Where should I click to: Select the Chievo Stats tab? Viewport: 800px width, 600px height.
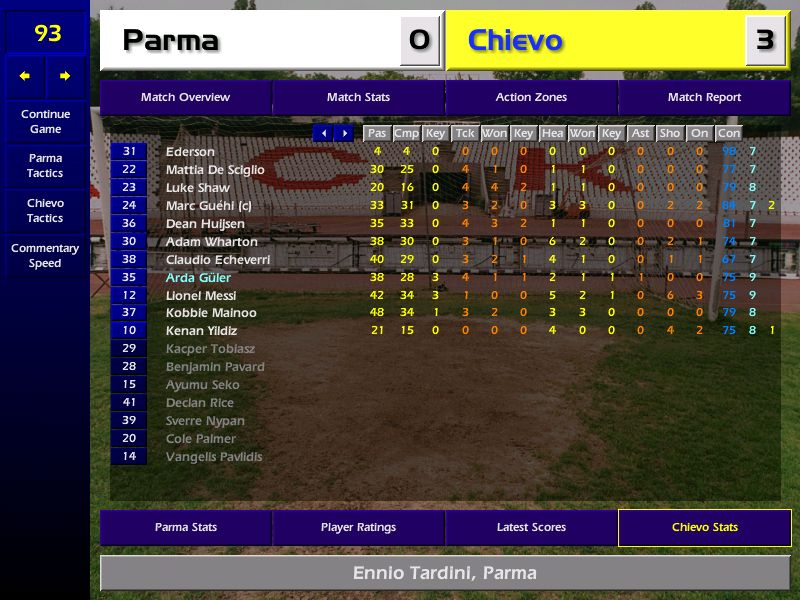pyautogui.click(x=704, y=527)
